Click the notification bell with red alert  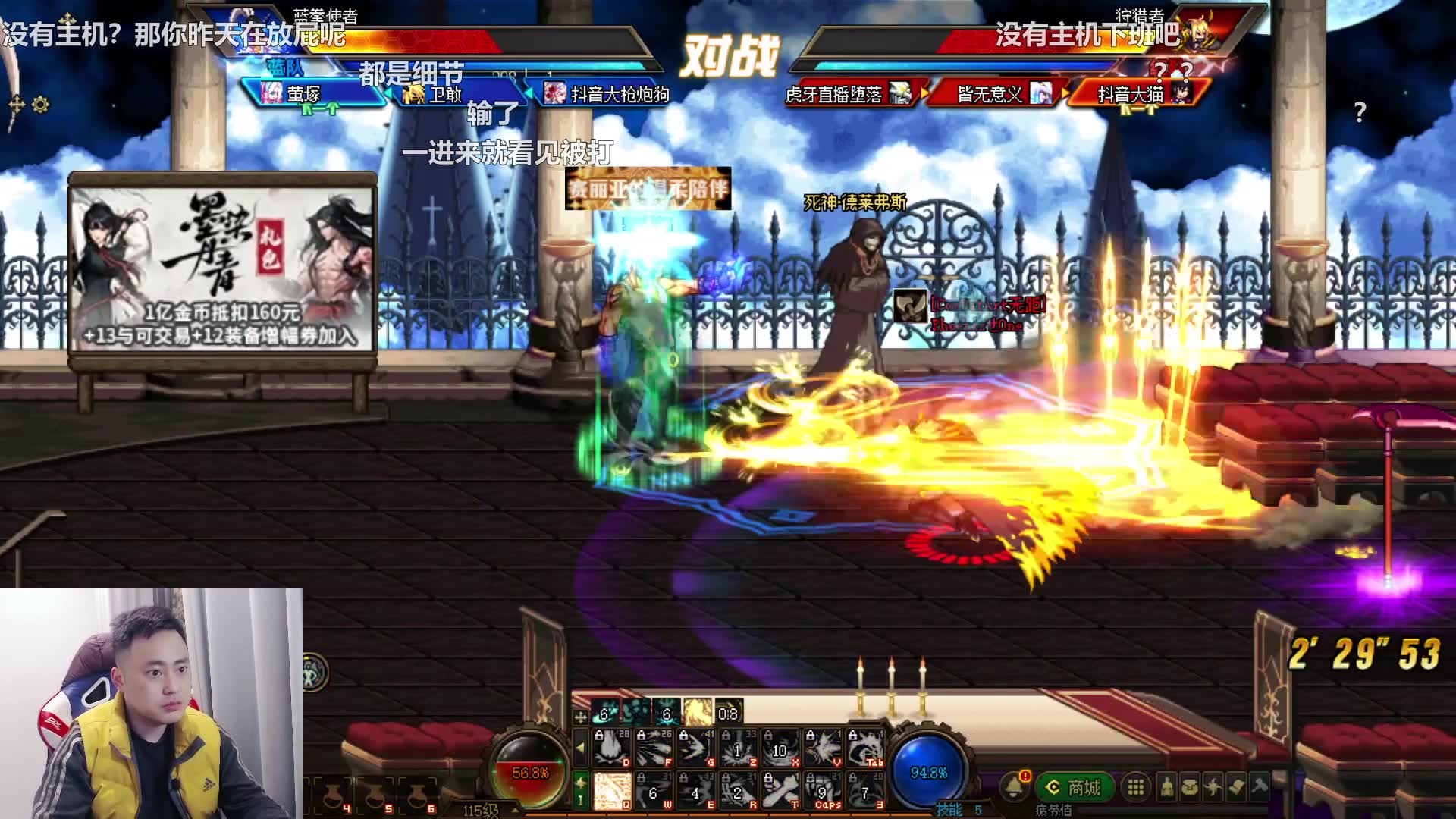point(1014,787)
